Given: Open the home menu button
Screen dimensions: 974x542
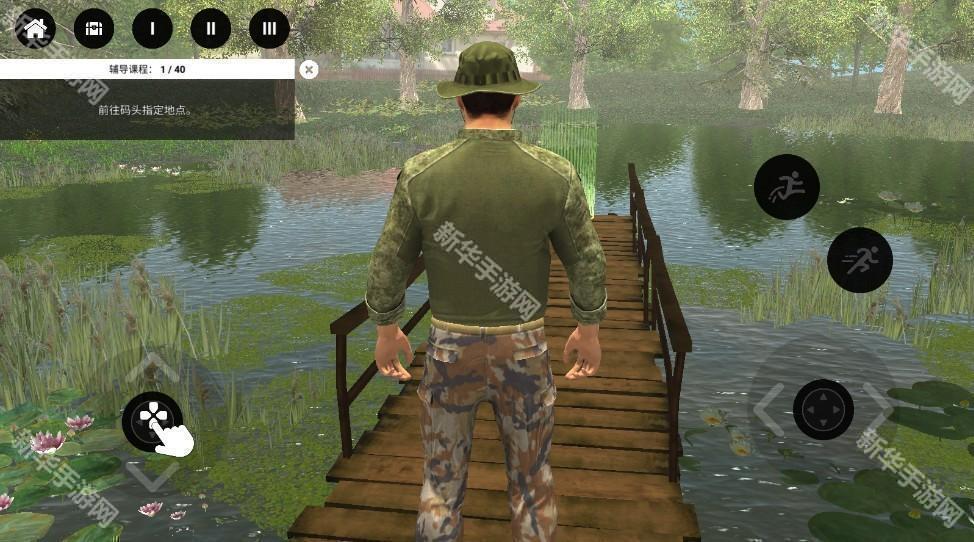Looking at the screenshot, I should coord(36,28).
